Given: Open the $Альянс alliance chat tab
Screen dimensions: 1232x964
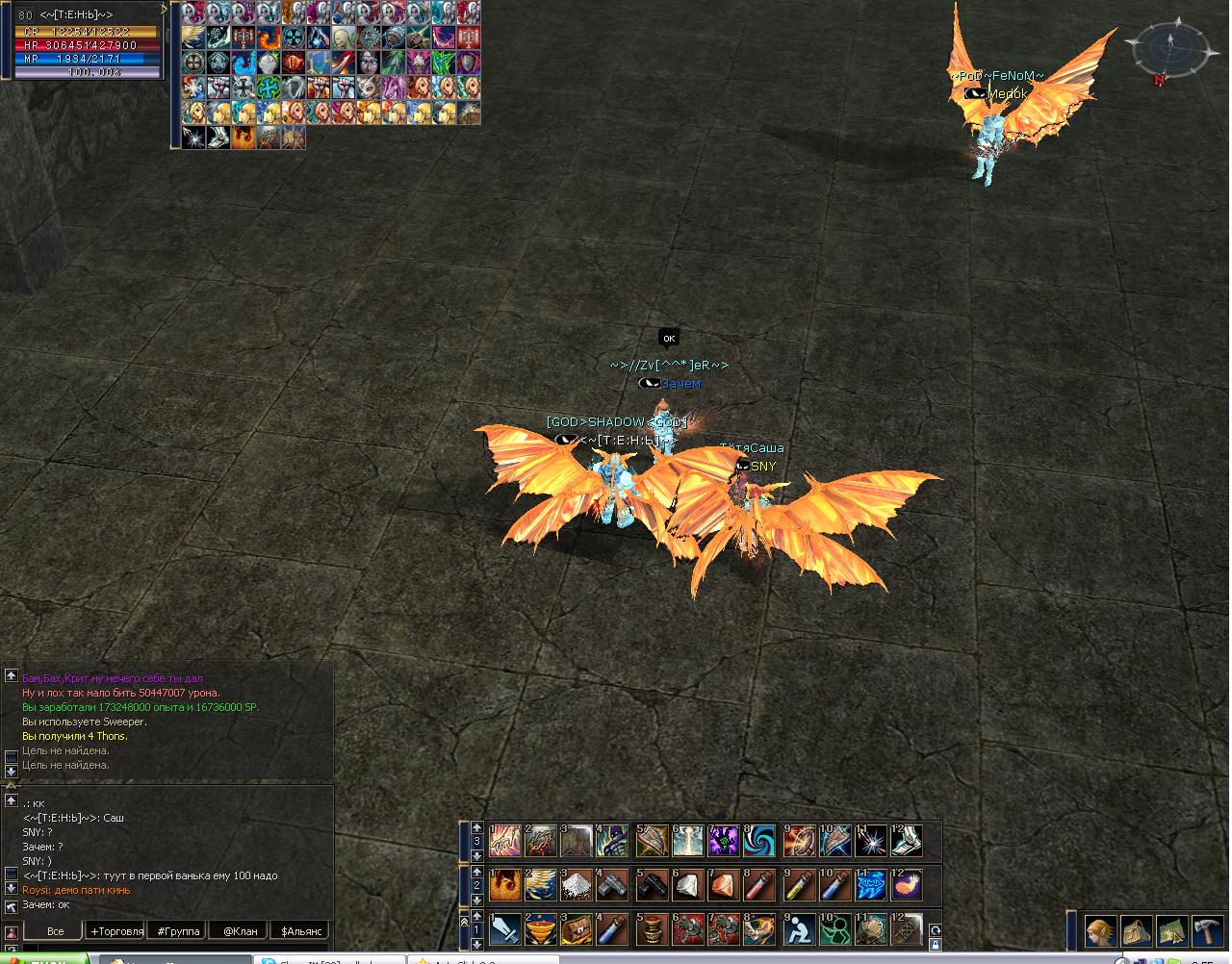Looking at the screenshot, I should (298, 931).
